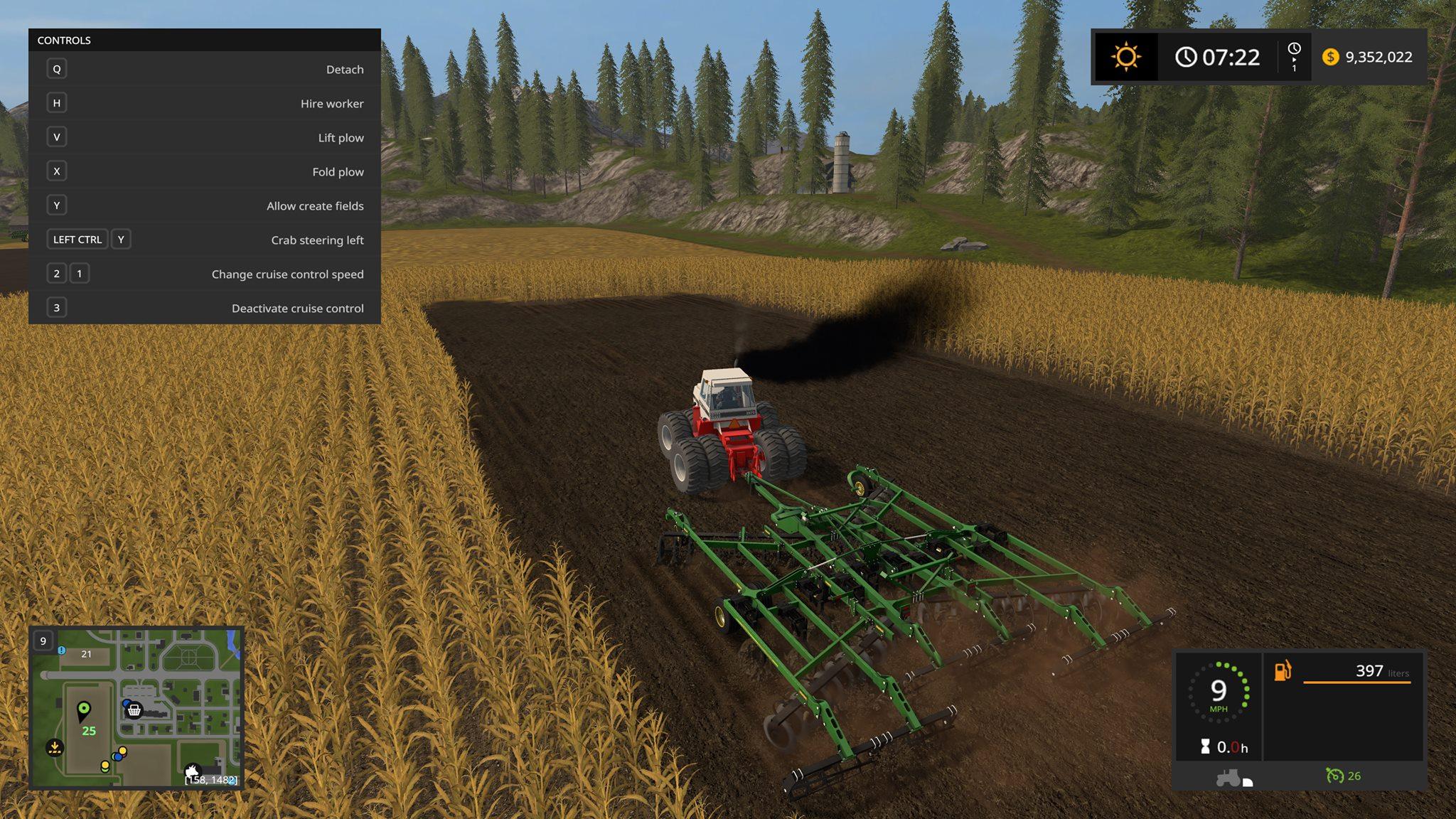Choose Hire worker from the Controls list
The image size is (1456, 819).
[x=205, y=103]
